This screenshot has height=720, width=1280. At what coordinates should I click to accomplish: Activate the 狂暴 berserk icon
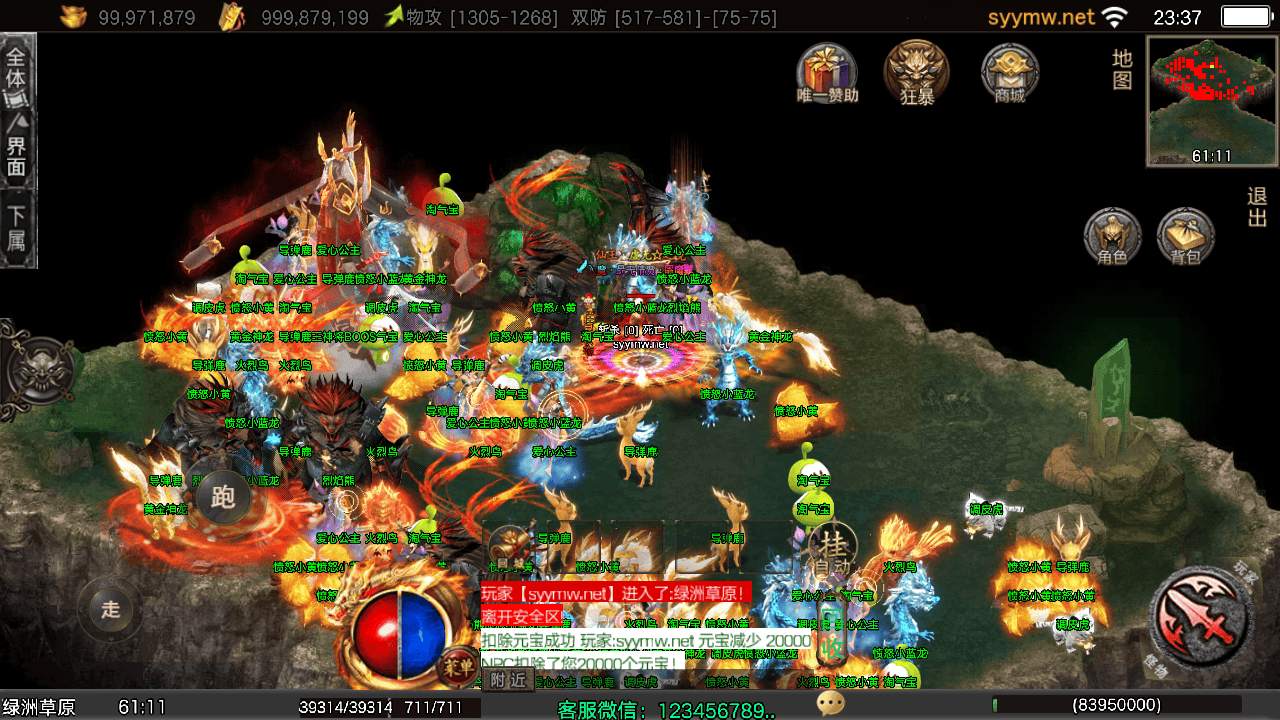[916, 72]
